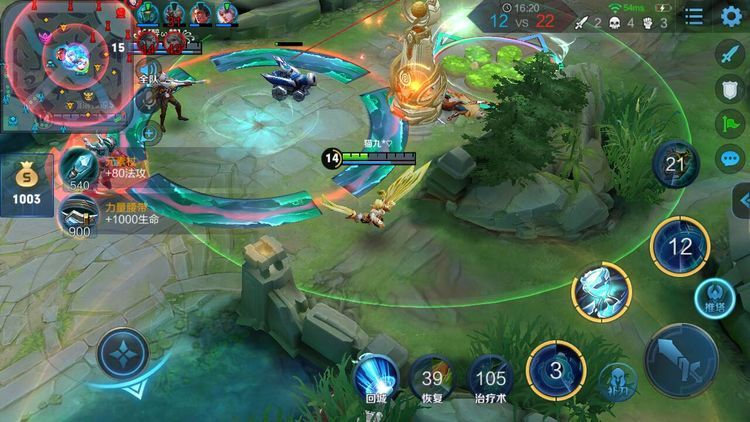This screenshot has height=422, width=750.
Task: Open the chat bubble quick messages
Action: click(732, 158)
